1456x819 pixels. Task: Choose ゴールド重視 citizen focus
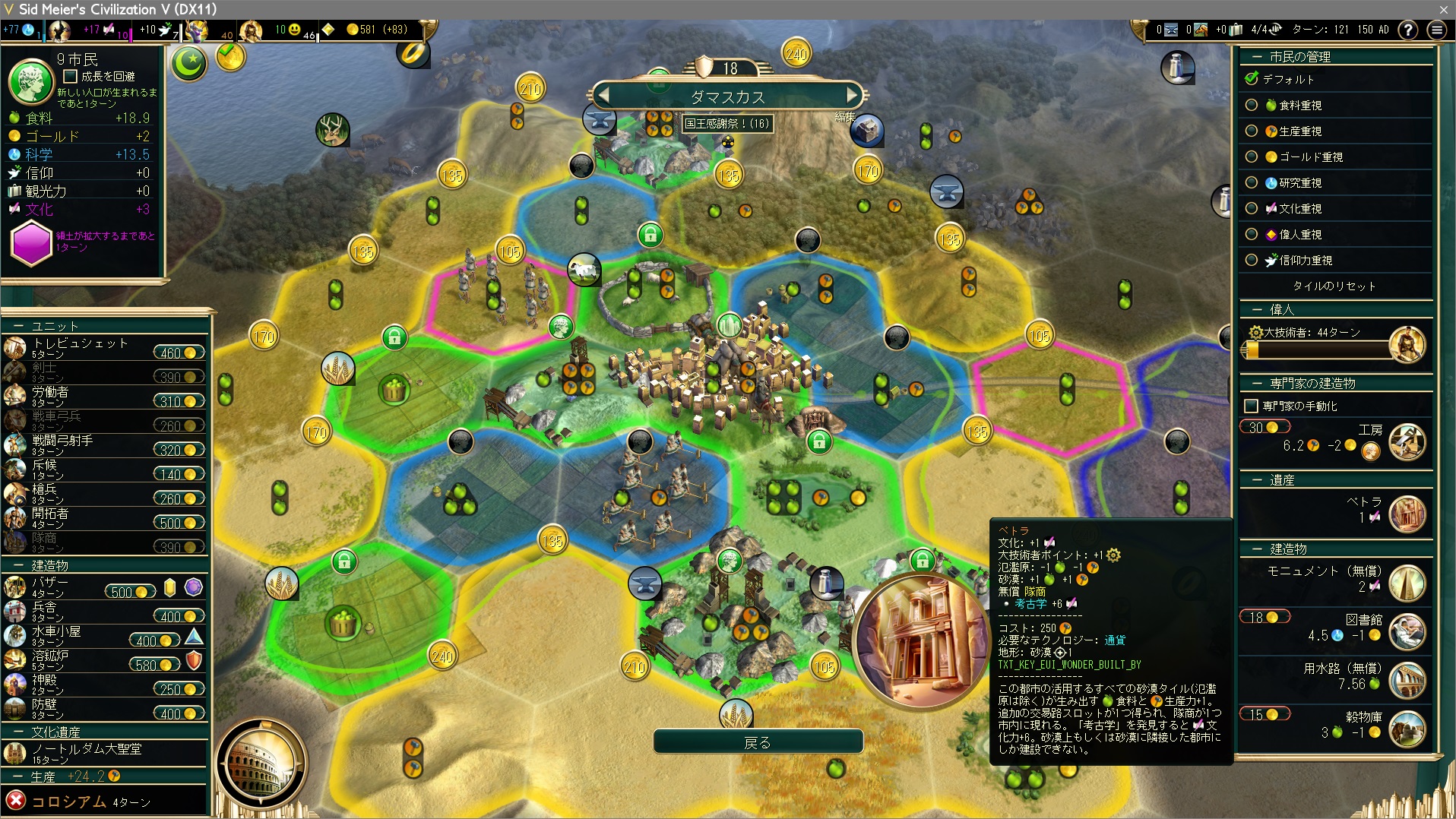click(x=1251, y=157)
